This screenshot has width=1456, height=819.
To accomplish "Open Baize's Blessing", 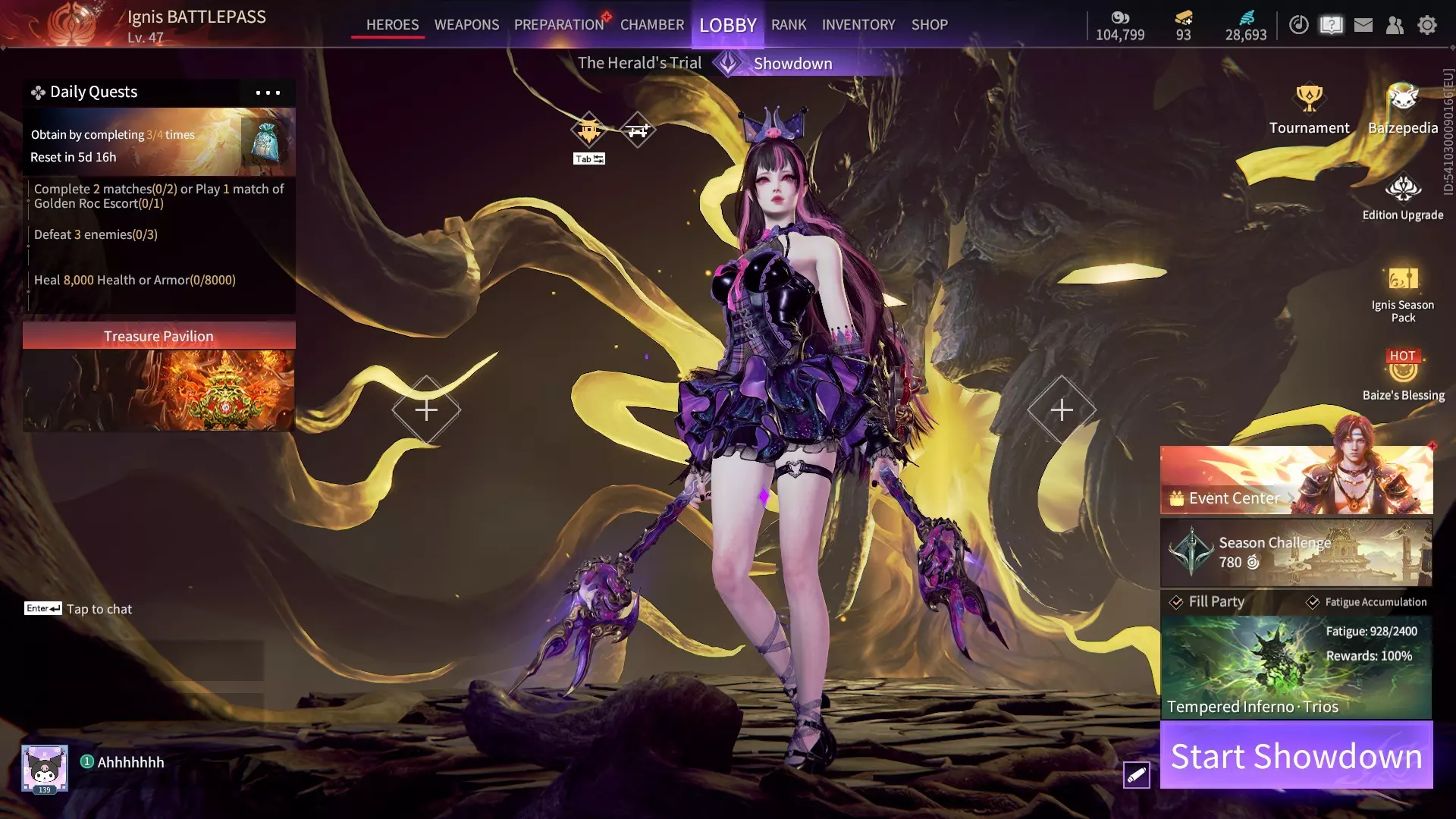I will coord(1402,375).
